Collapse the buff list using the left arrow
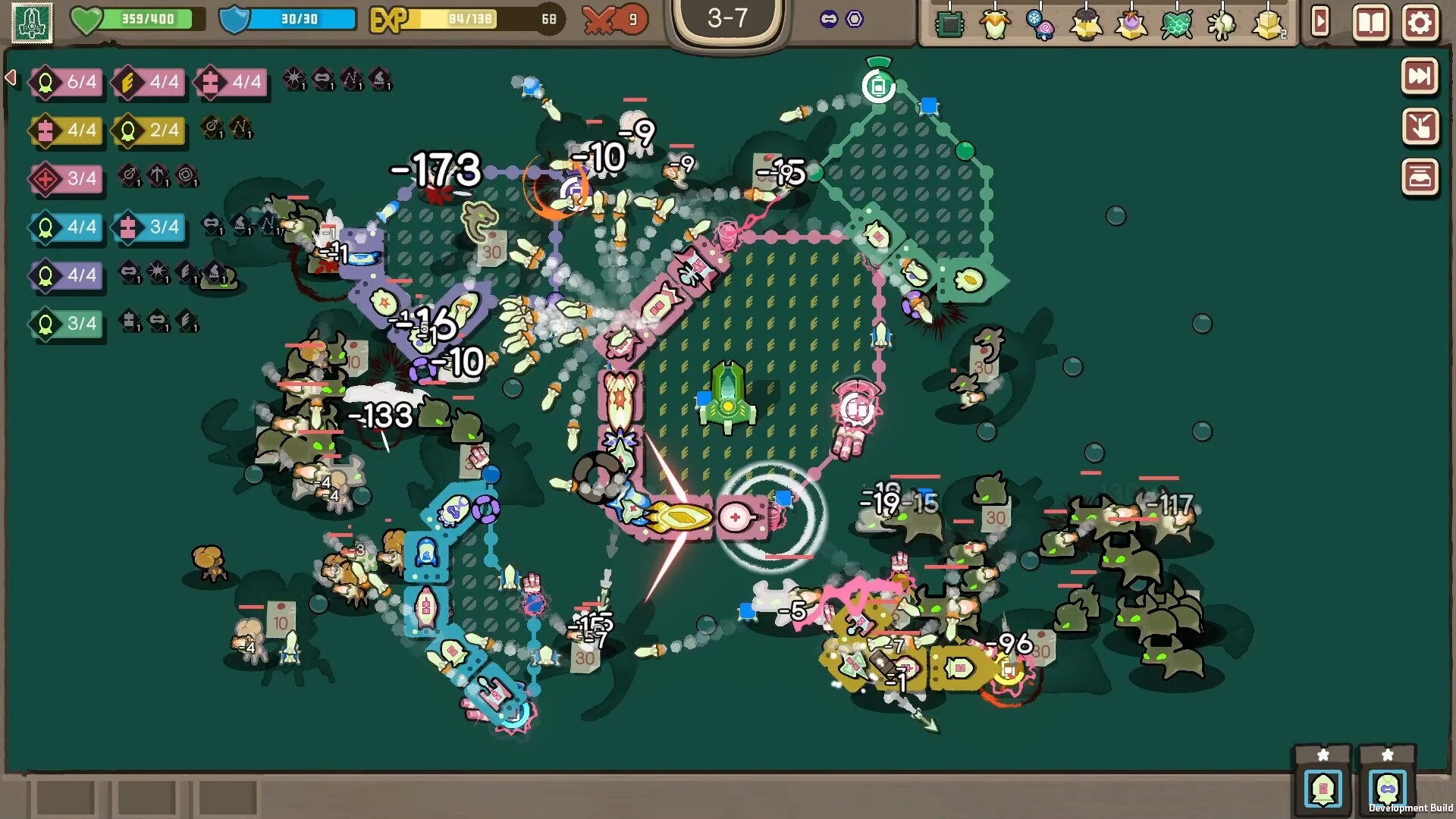This screenshot has width=1456, height=819. 9,77
